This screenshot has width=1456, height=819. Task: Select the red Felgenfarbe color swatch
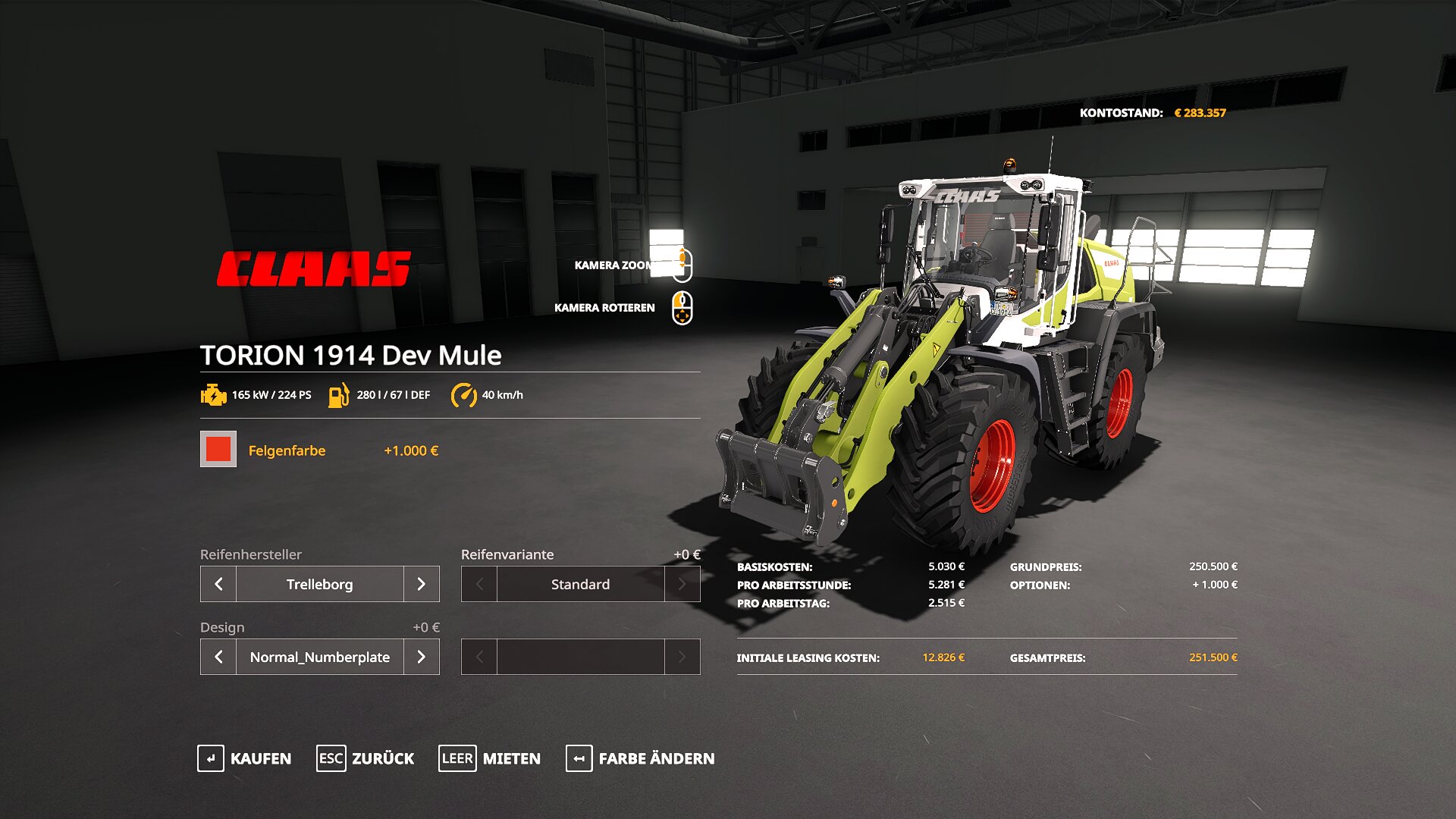[x=218, y=449]
